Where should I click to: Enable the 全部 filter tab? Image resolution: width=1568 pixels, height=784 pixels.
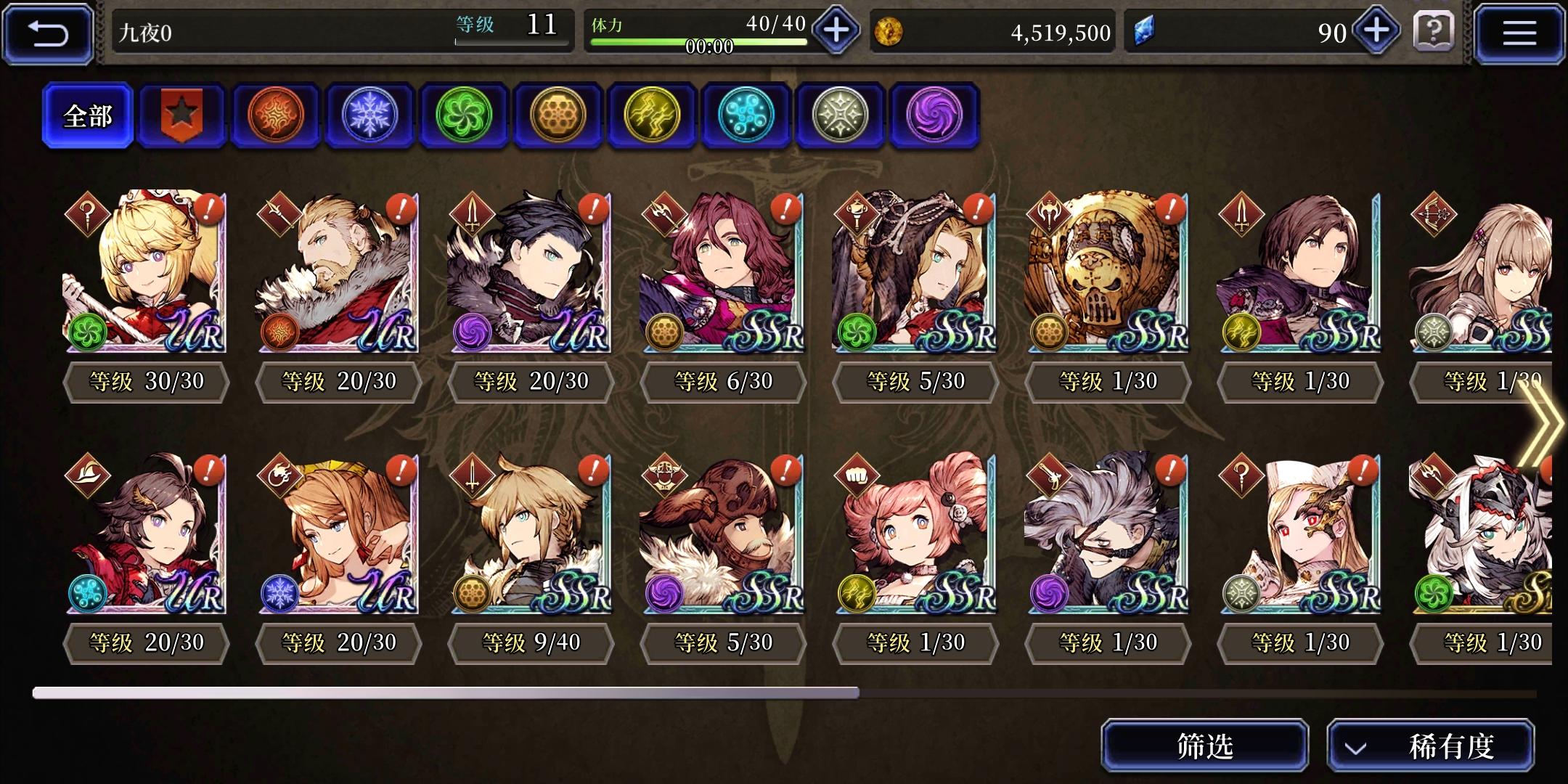(x=89, y=115)
